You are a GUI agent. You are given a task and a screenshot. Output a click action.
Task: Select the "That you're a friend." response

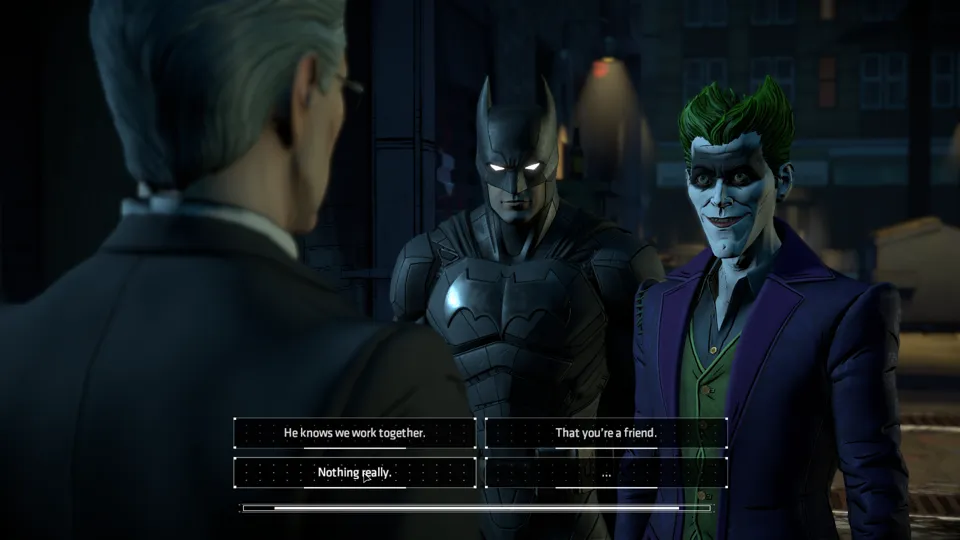[606, 433]
